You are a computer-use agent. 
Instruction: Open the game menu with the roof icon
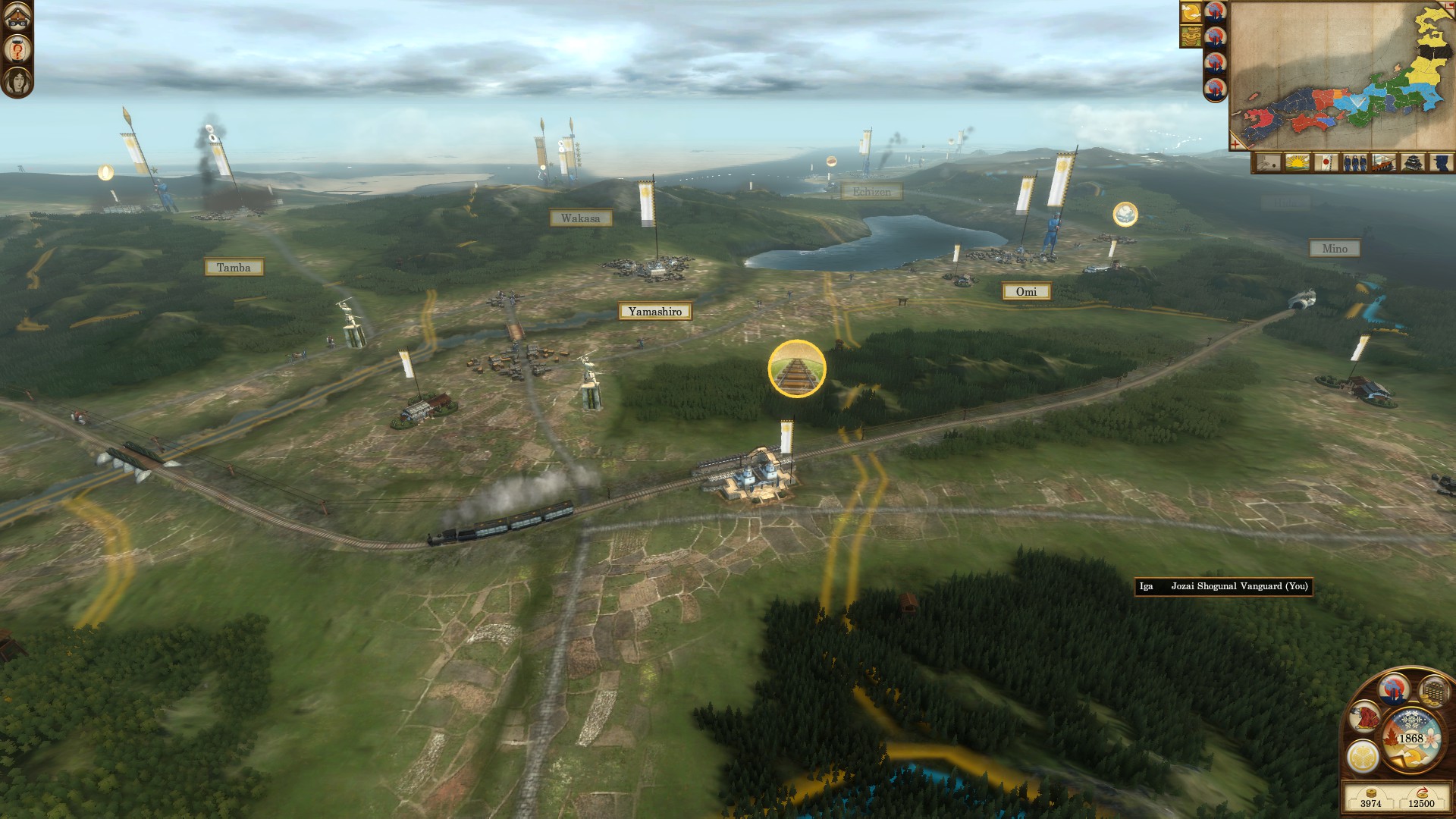[x=17, y=17]
